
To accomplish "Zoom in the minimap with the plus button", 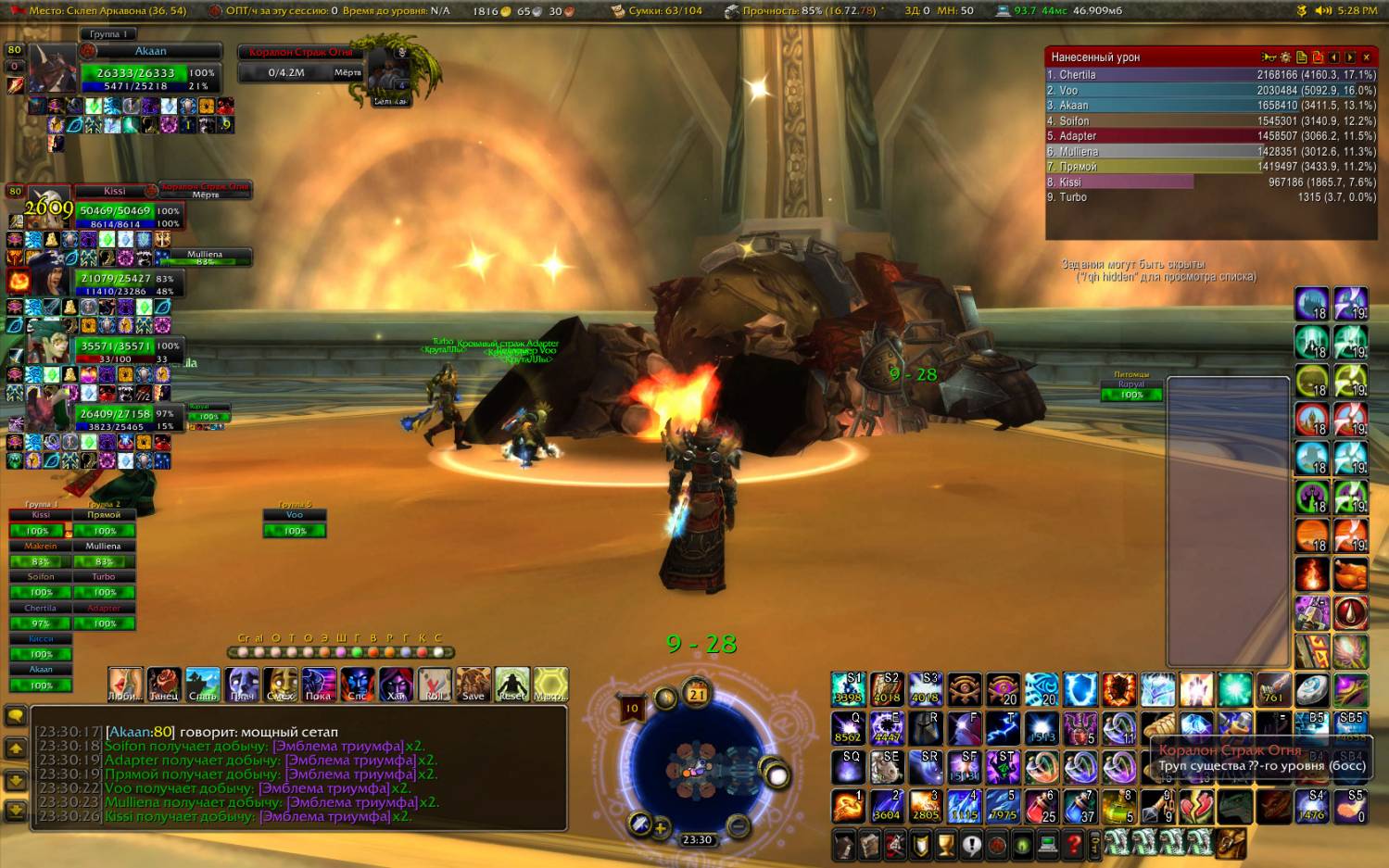I will (661, 829).
